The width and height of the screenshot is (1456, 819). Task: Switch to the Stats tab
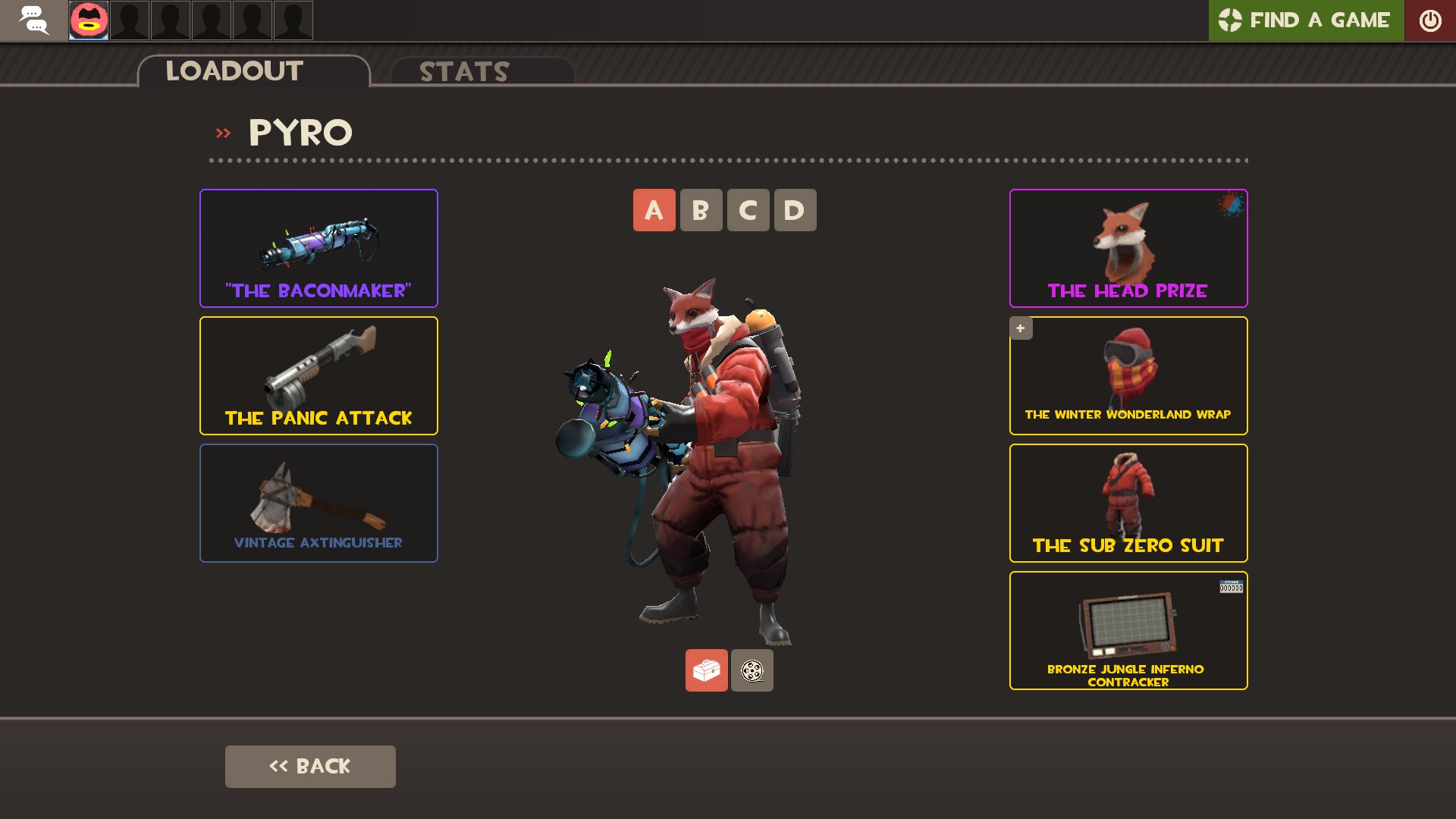tap(463, 72)
